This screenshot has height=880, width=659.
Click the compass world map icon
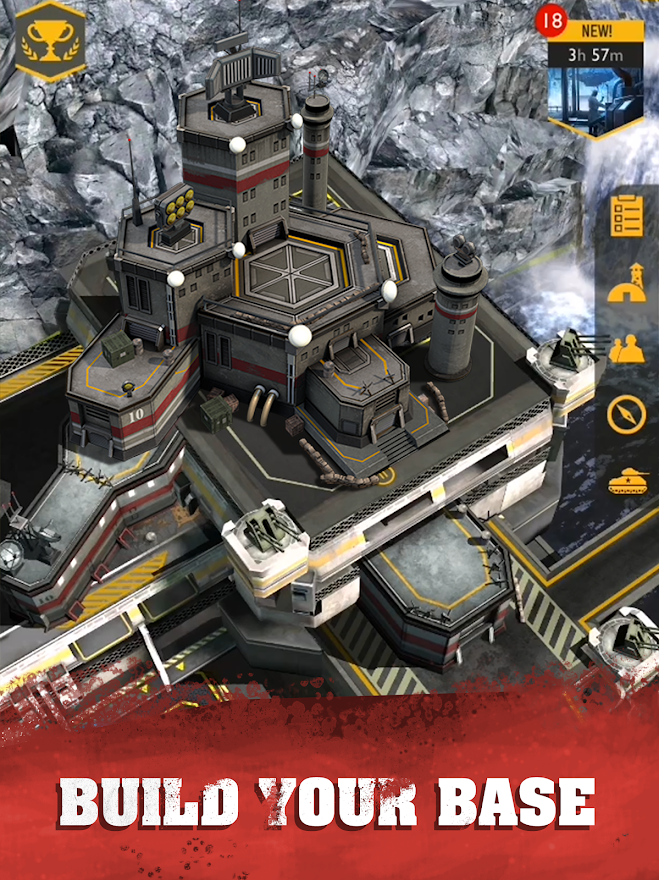(x=627, y=414)
